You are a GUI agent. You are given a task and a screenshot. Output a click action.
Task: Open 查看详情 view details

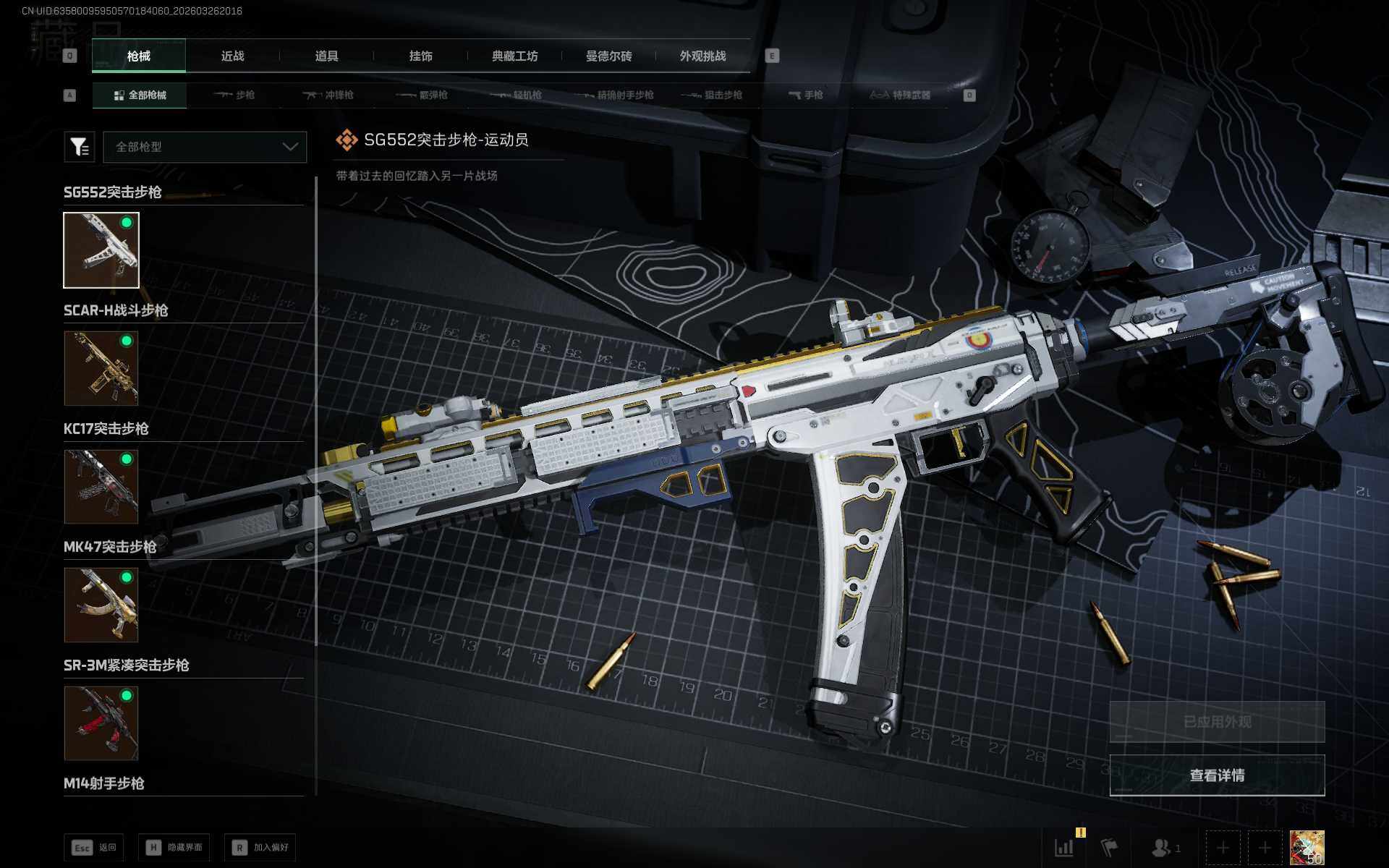coord(1217,775)
